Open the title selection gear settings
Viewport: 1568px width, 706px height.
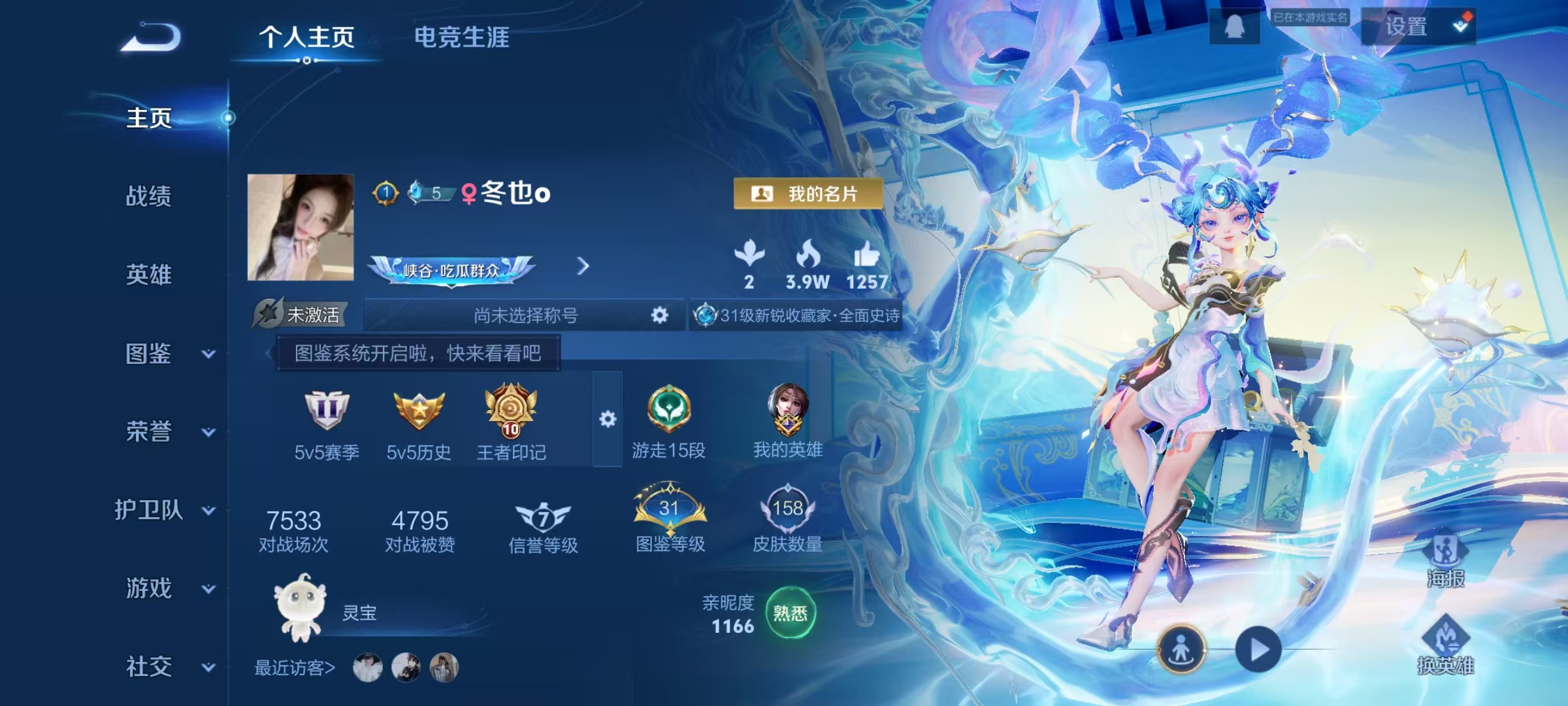tap(660, 315)
